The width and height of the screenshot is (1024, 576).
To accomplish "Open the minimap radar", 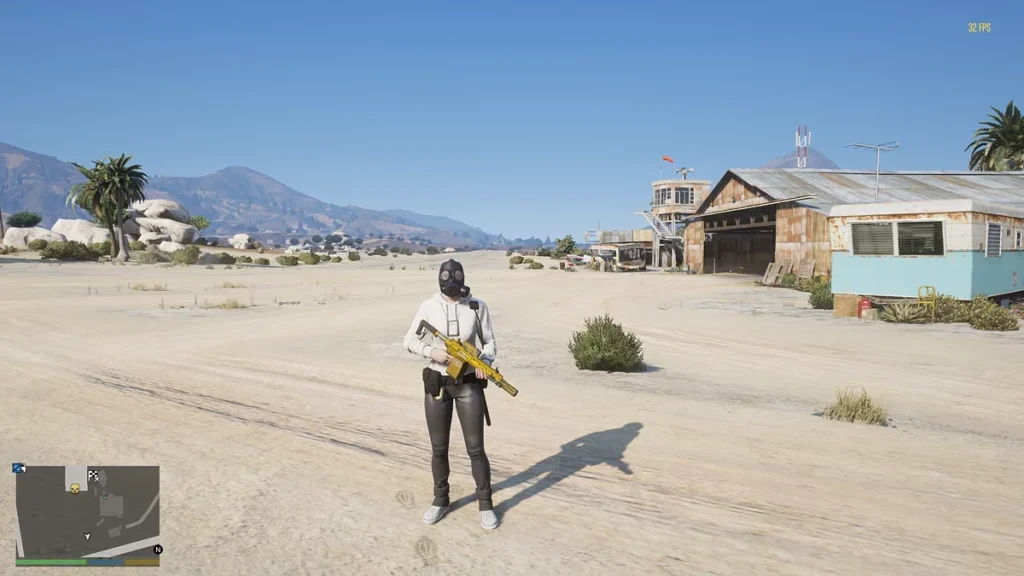I will [88, 511].
